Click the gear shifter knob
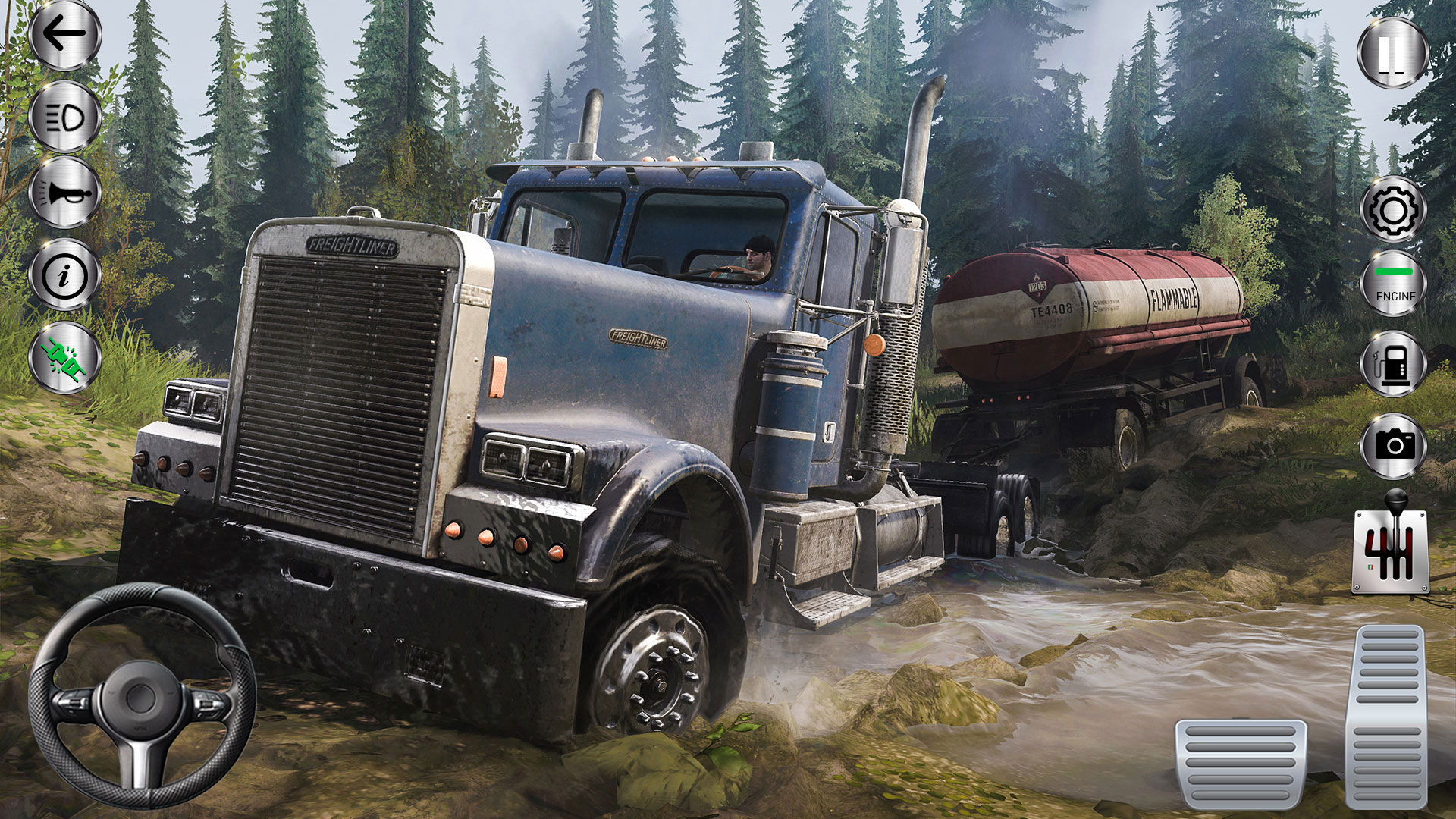Screen dimensions: 1456x819 [1395, 502]
